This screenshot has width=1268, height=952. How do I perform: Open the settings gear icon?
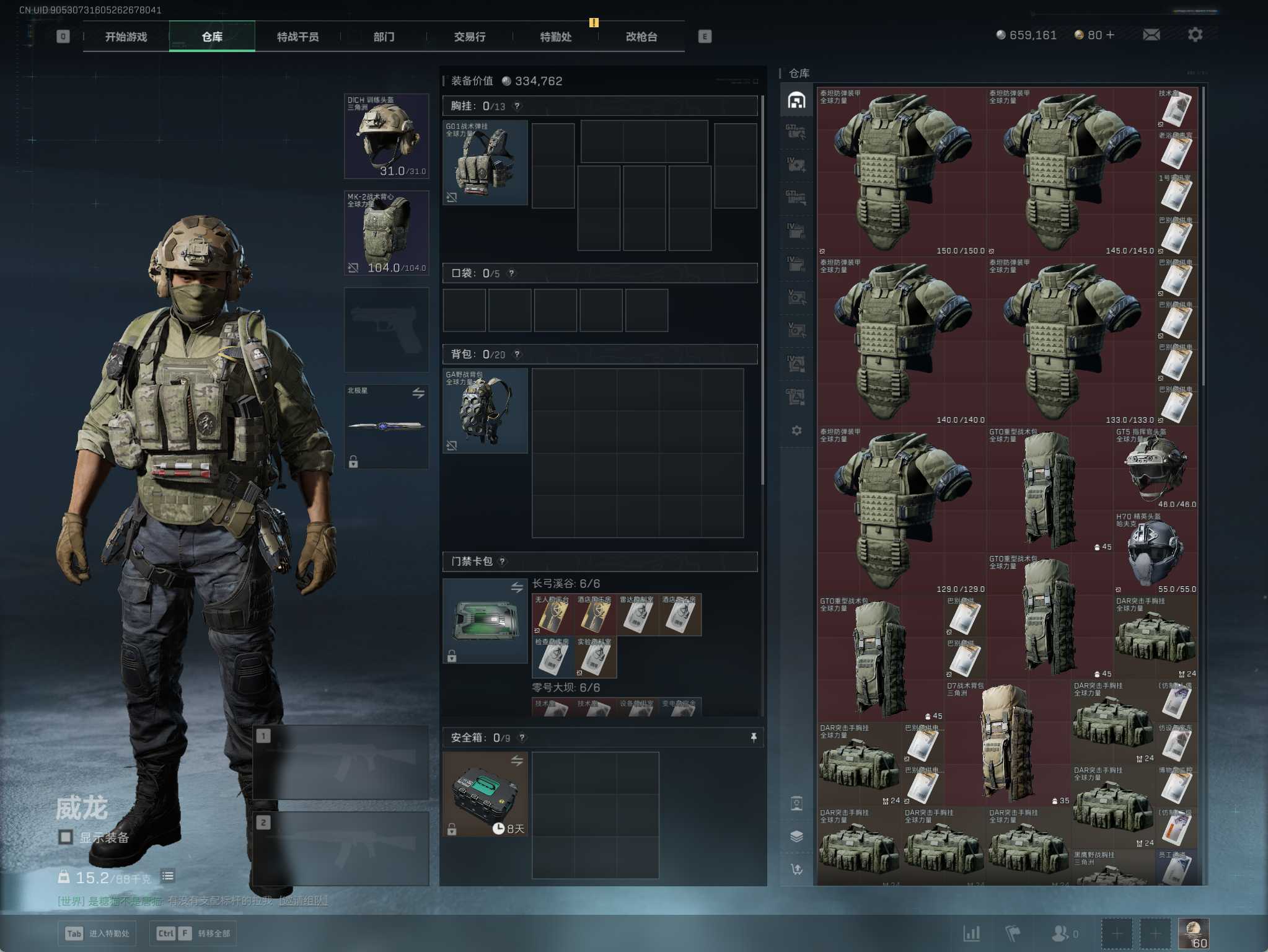coord(1195,35)
